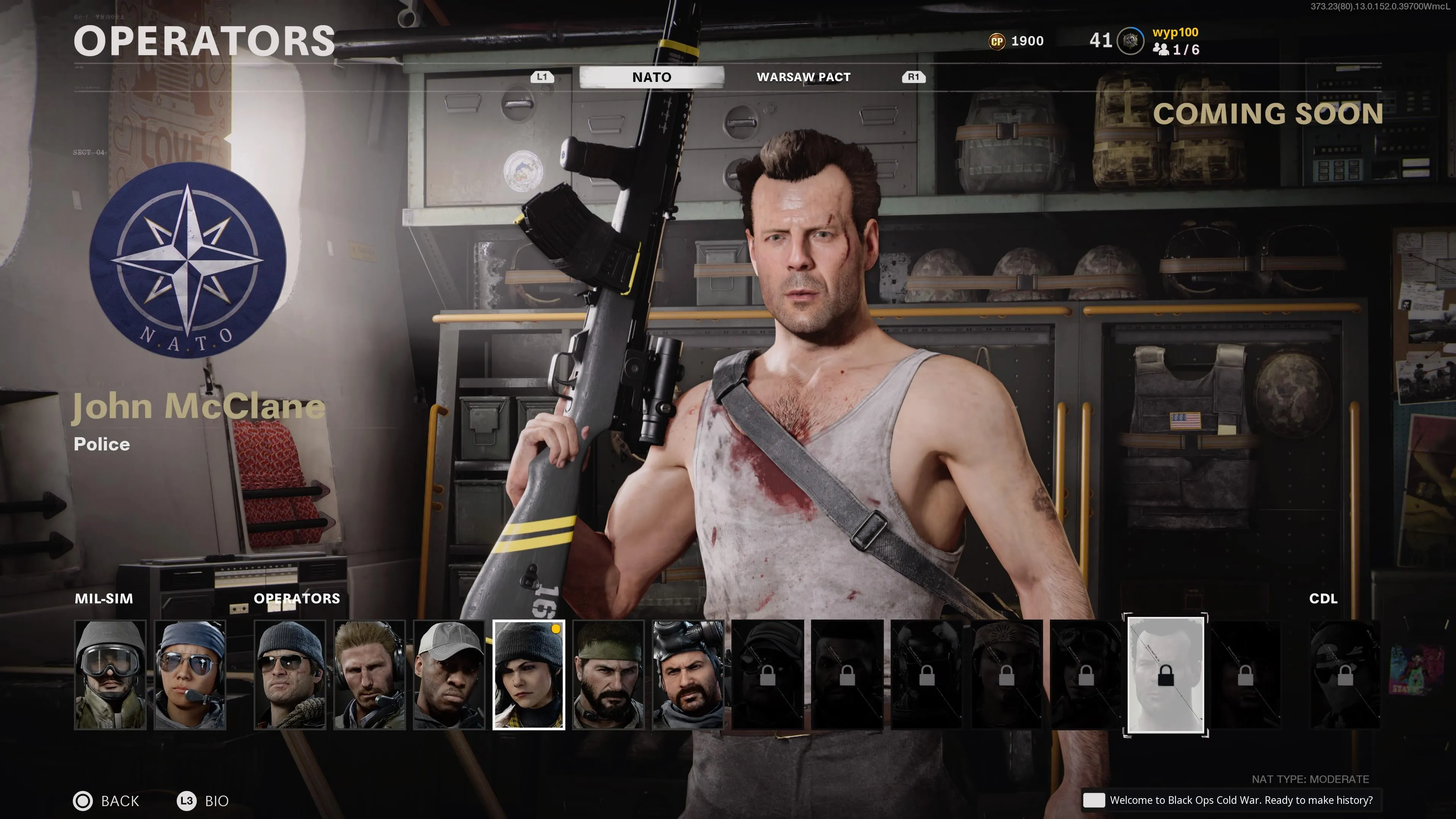Switch to the Warsaw Pact tab
The height and width of the screenshot is (819, 1456).
click(803, 77)
